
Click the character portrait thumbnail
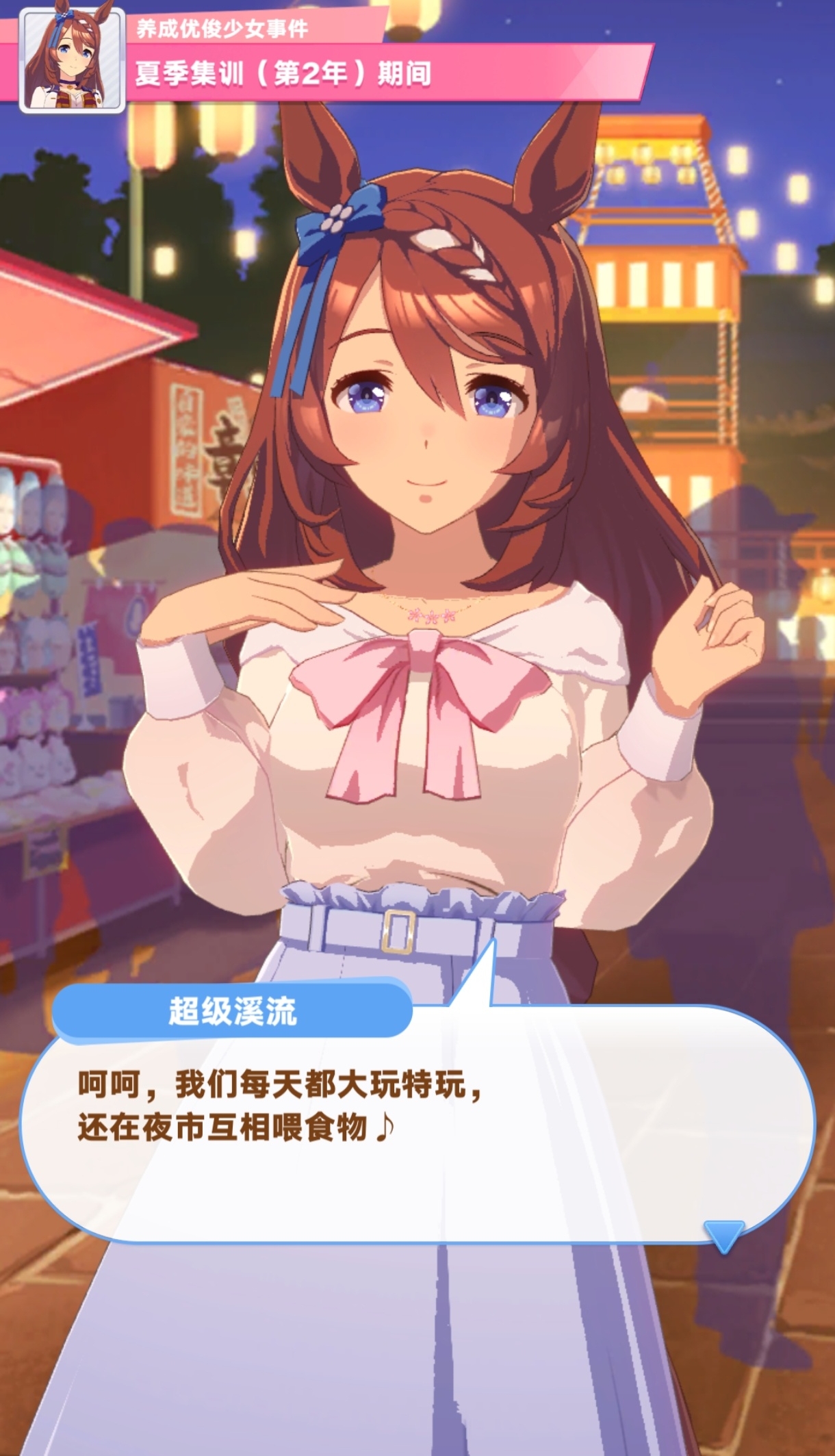point(73,59)
